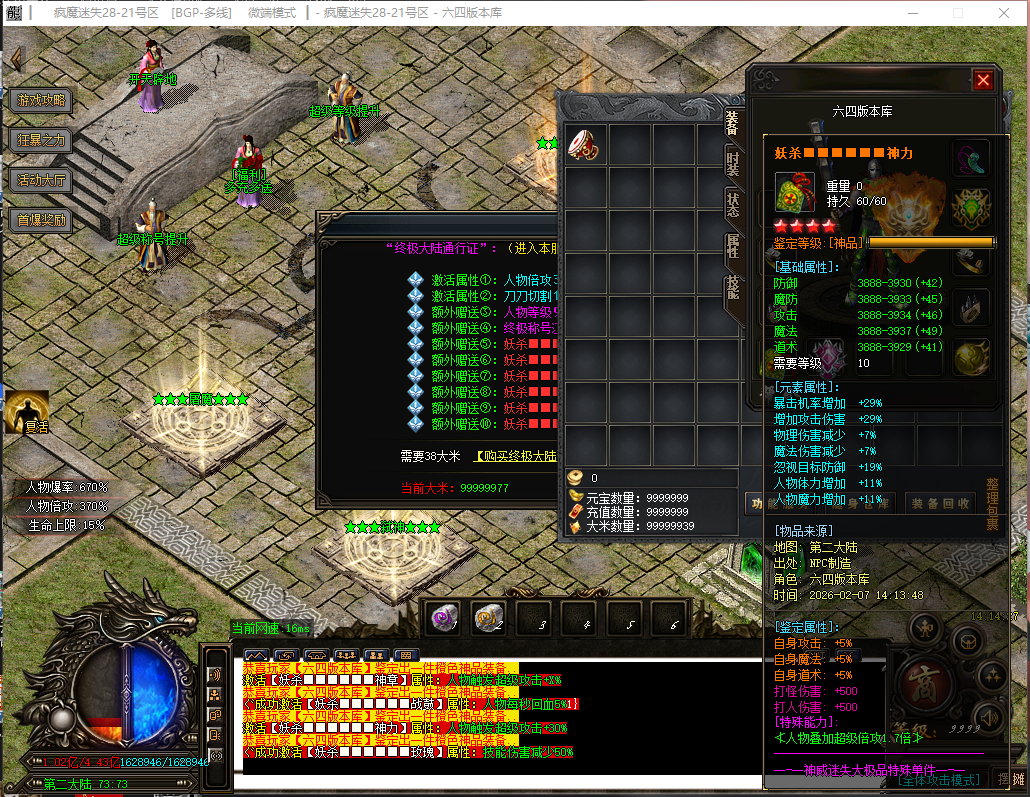
Task: Switch to the 状态 status tab
Action: coord(733,207)
